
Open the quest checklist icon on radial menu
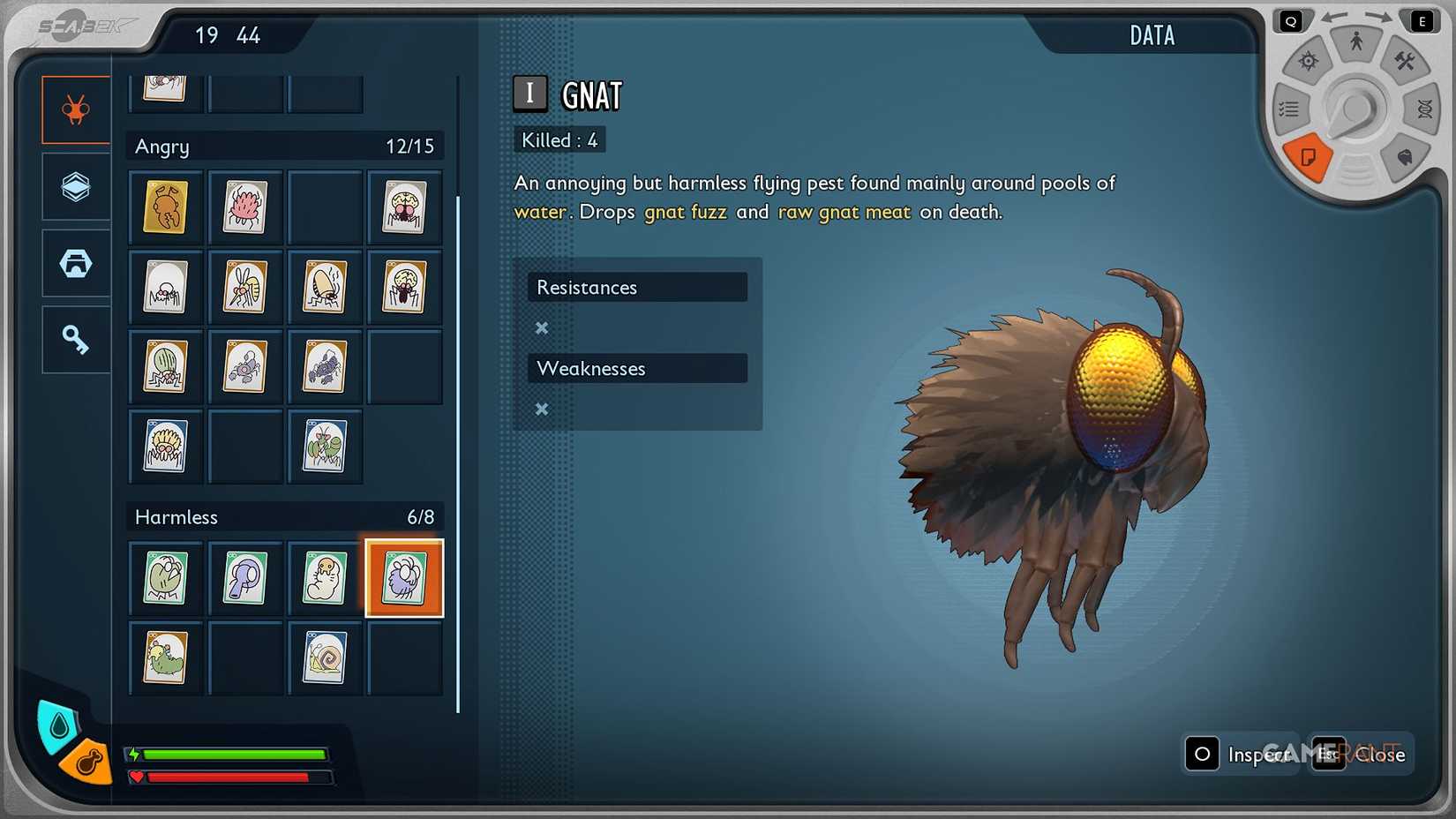pos(1288,108)
